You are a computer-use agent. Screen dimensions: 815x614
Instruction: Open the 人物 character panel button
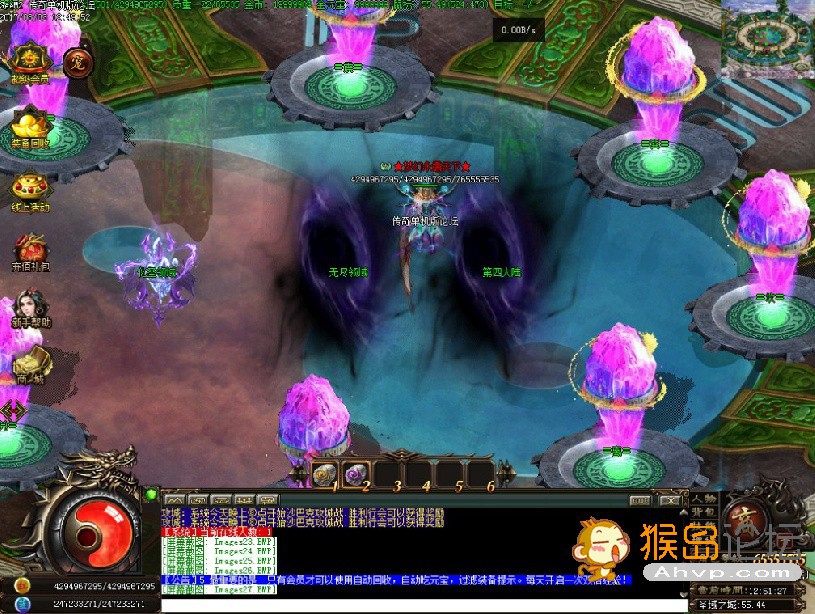point(703,499)
